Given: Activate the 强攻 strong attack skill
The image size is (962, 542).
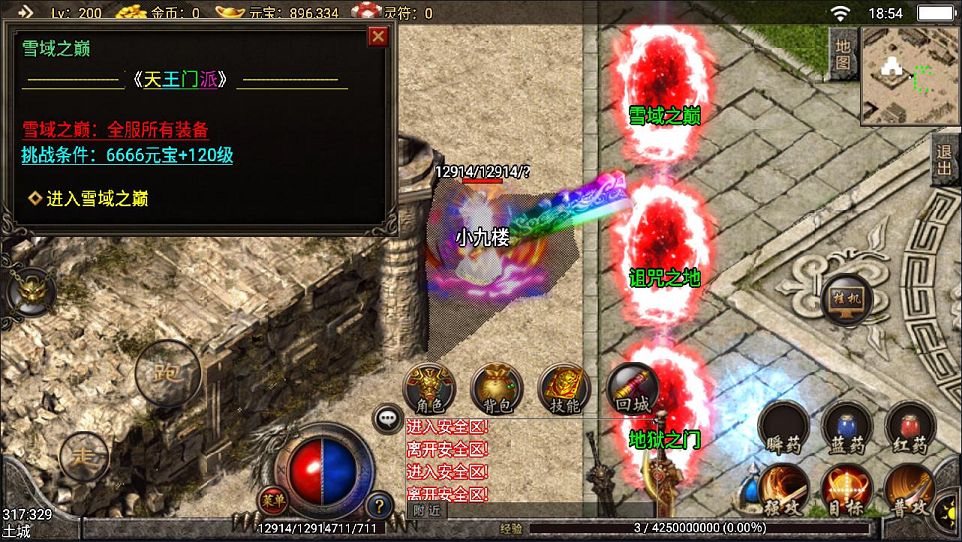Looking at the screenshot, I should pos(783,490).
